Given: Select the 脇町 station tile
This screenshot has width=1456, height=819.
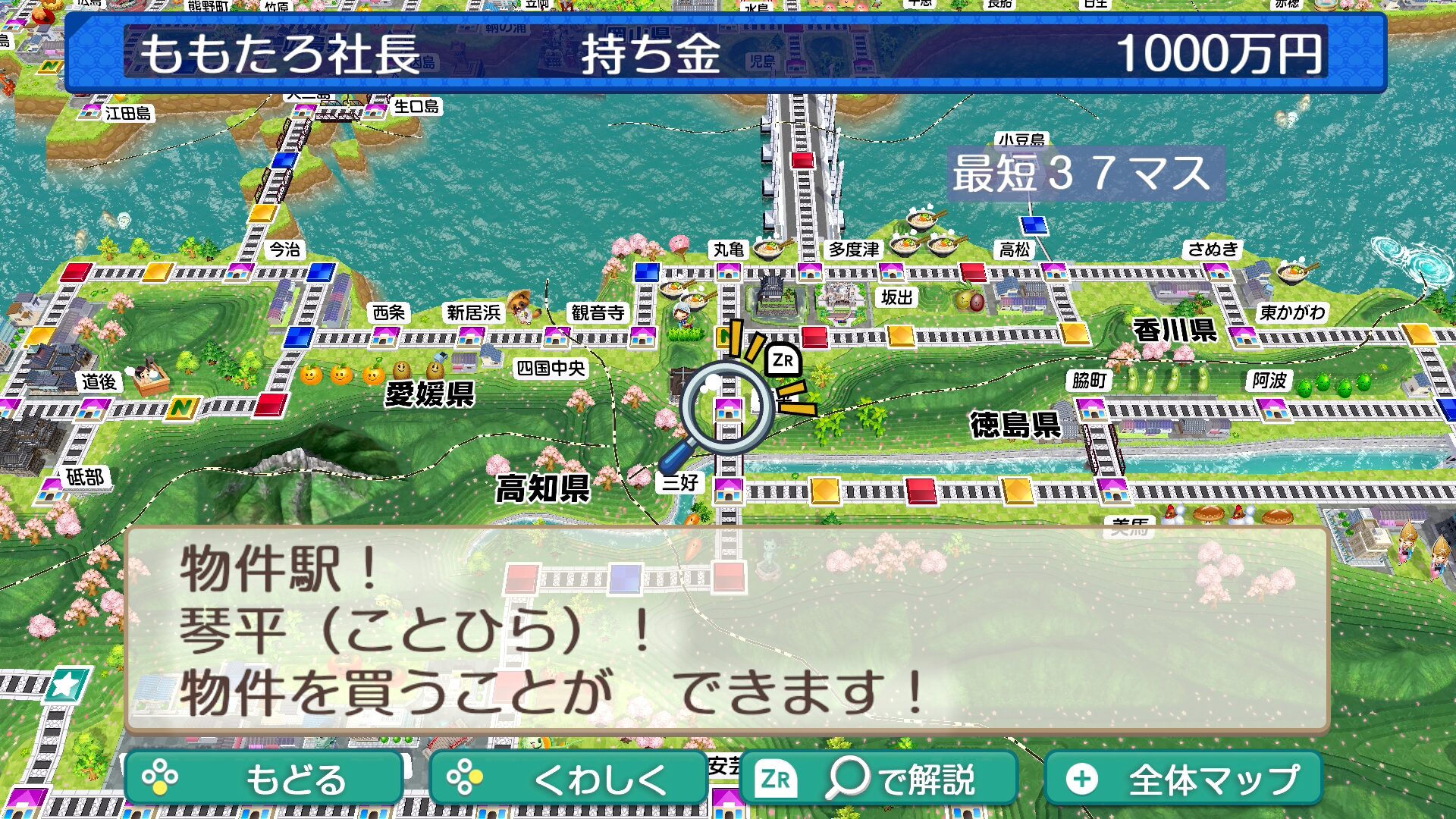Looking at the screenshot, I should pos(1092,410).
